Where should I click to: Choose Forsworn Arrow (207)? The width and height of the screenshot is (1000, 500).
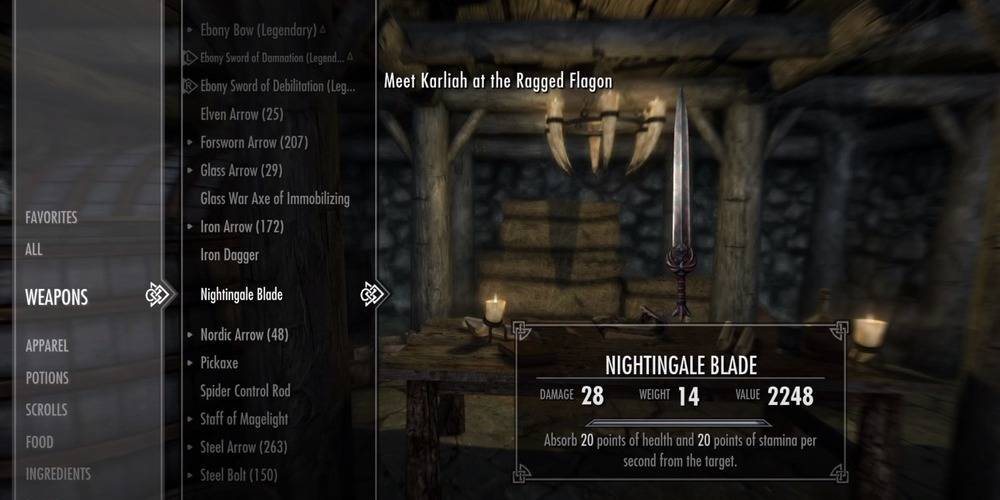[254, 142]
